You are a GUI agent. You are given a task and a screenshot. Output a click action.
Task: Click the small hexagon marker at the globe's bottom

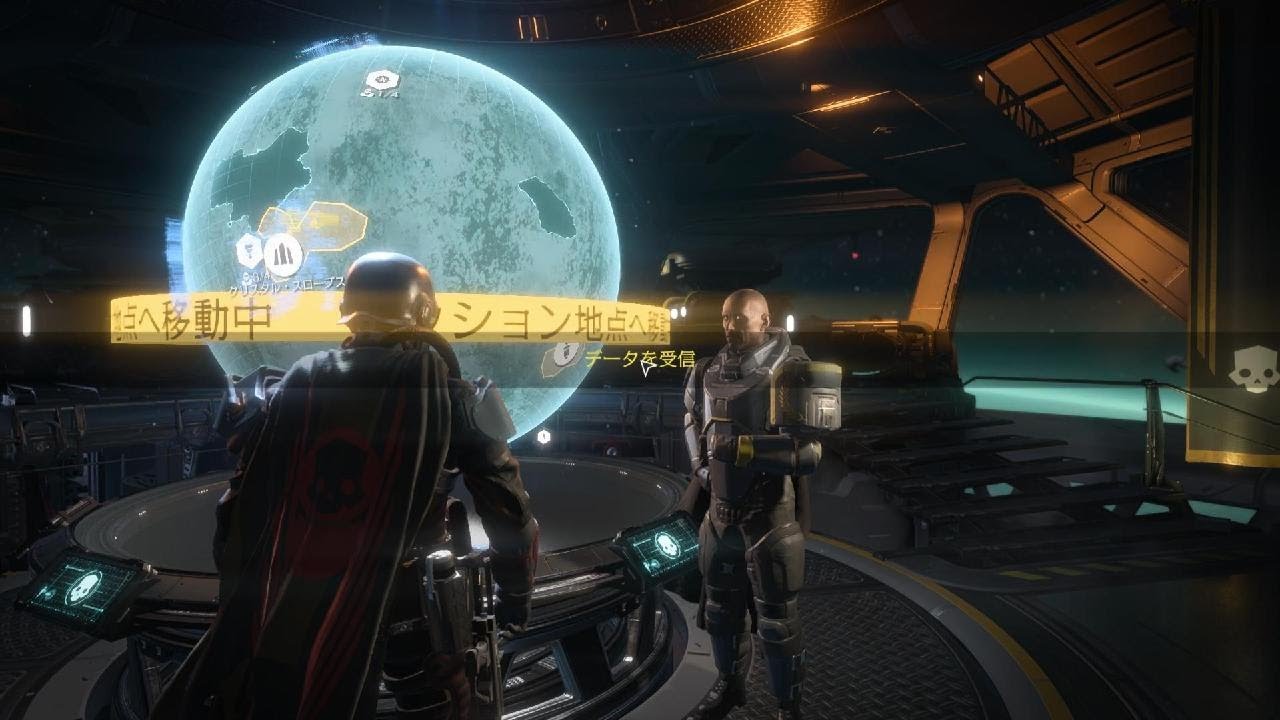point(543,436)
